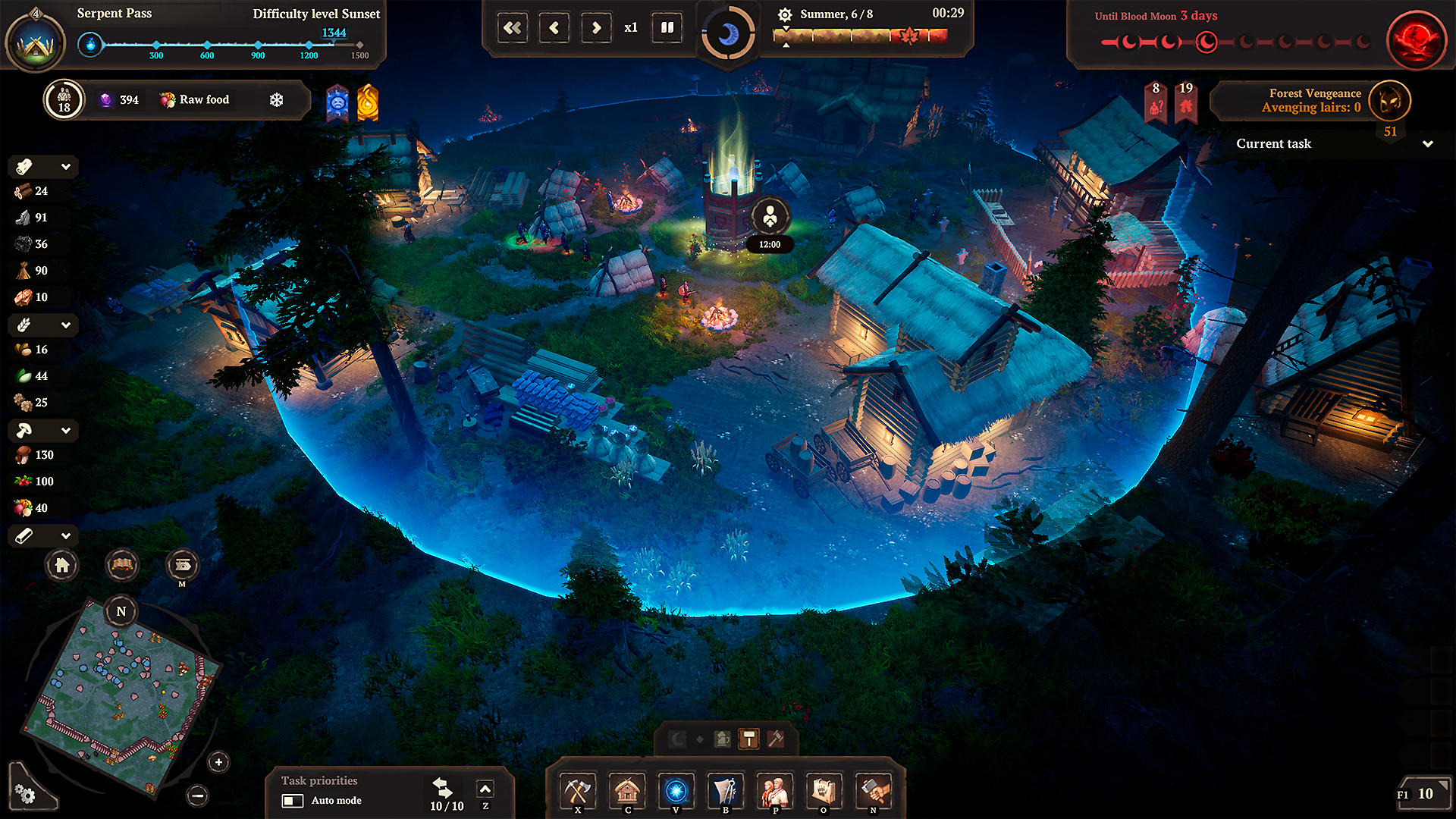
Task: Expand the wheat crops resource category
Action: pos(67,325)
